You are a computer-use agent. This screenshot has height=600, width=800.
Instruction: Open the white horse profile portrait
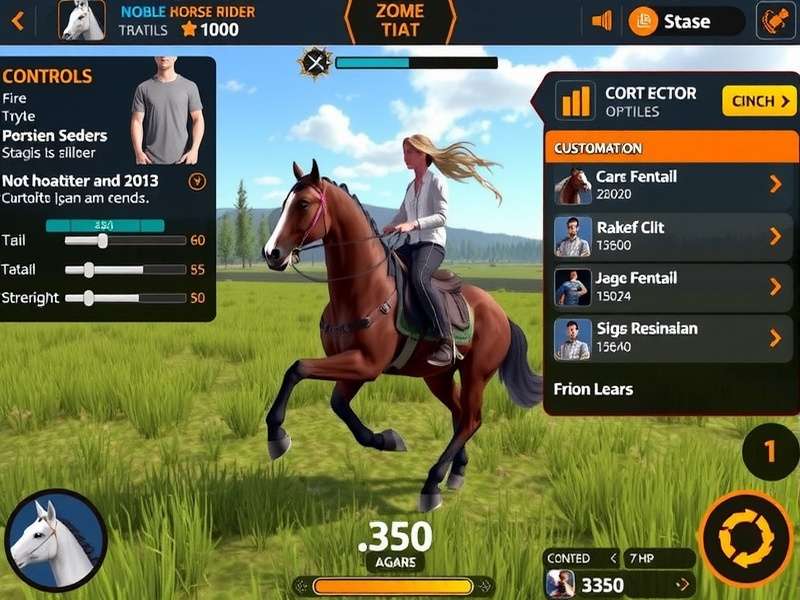coord(82,20)
